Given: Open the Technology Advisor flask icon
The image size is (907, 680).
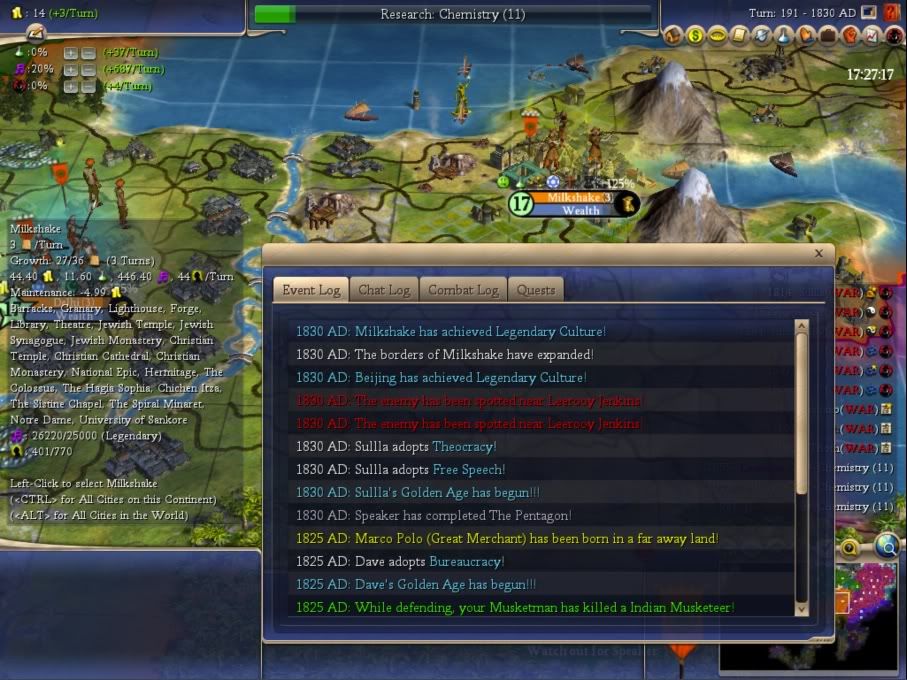Looking at the screenshot, I should pos(783,36).
